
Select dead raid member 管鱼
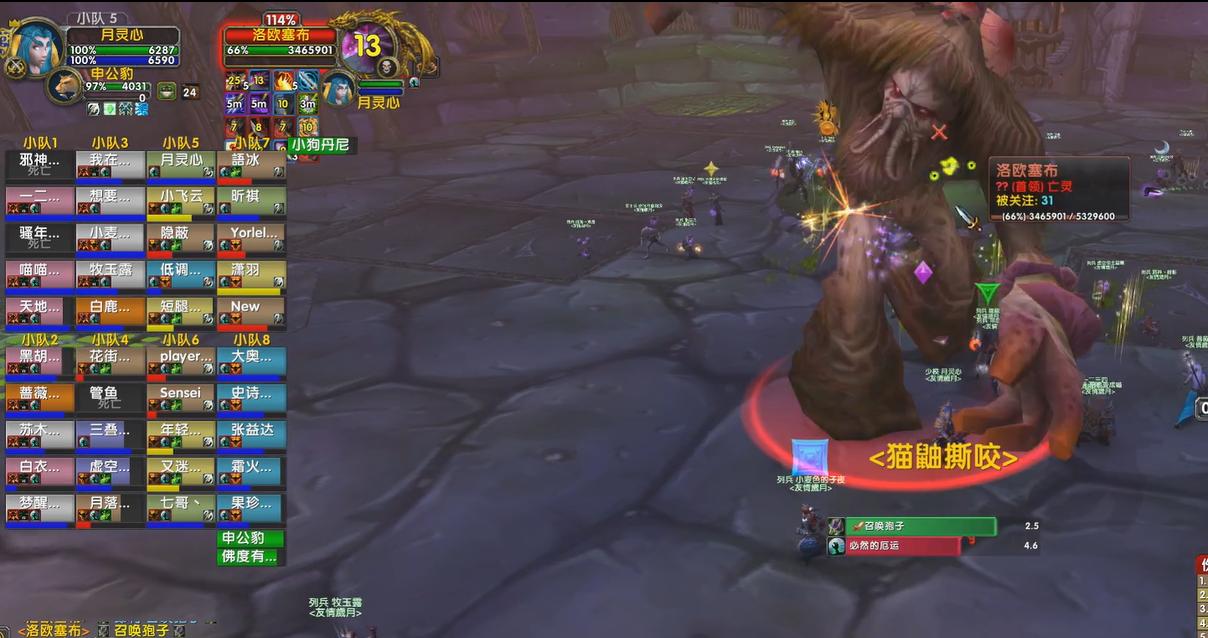tap(110, 400)
